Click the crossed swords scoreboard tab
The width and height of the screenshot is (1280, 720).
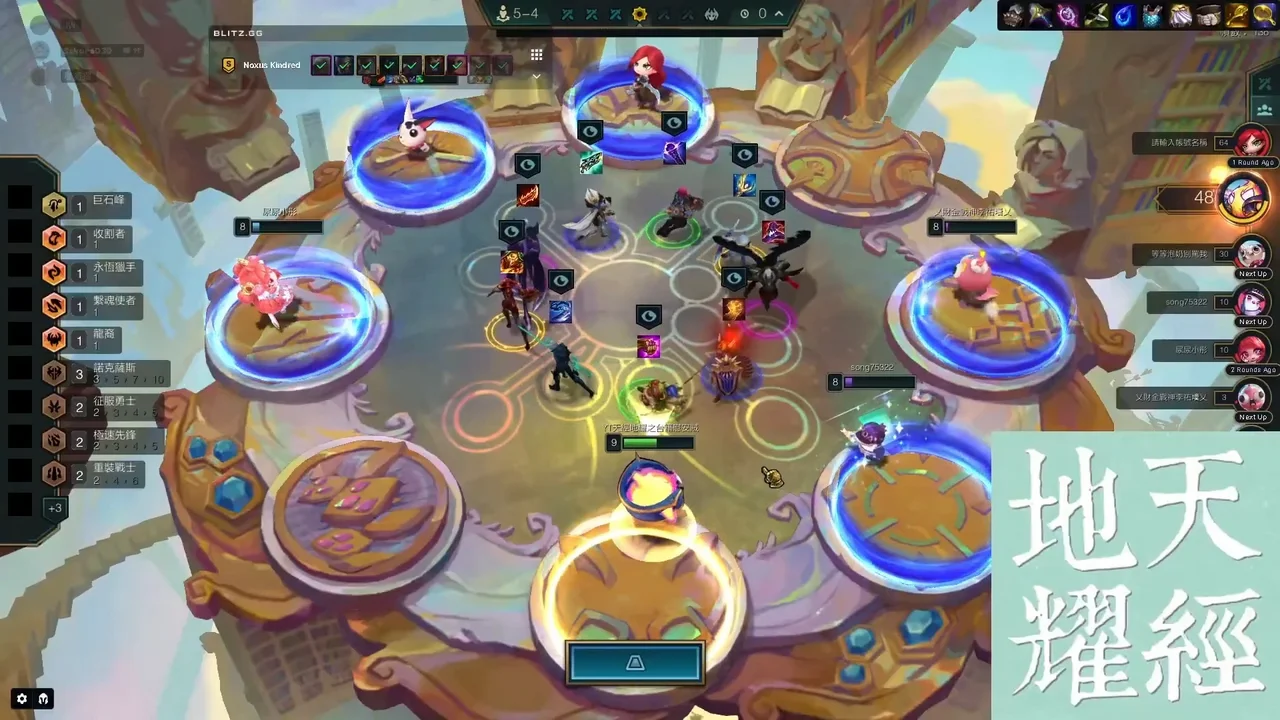coord(1263,84)
